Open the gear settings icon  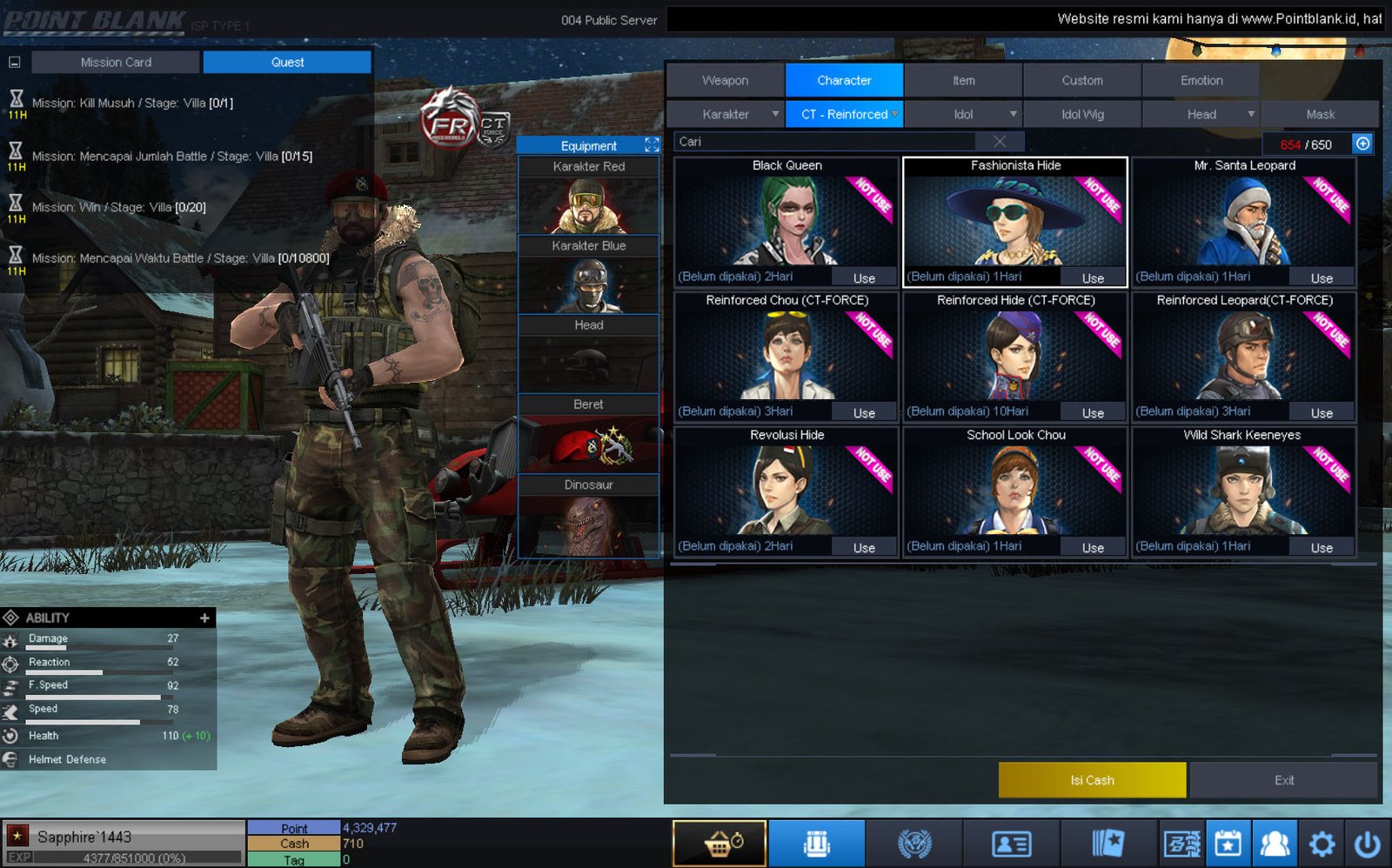tap(1322, 843)
